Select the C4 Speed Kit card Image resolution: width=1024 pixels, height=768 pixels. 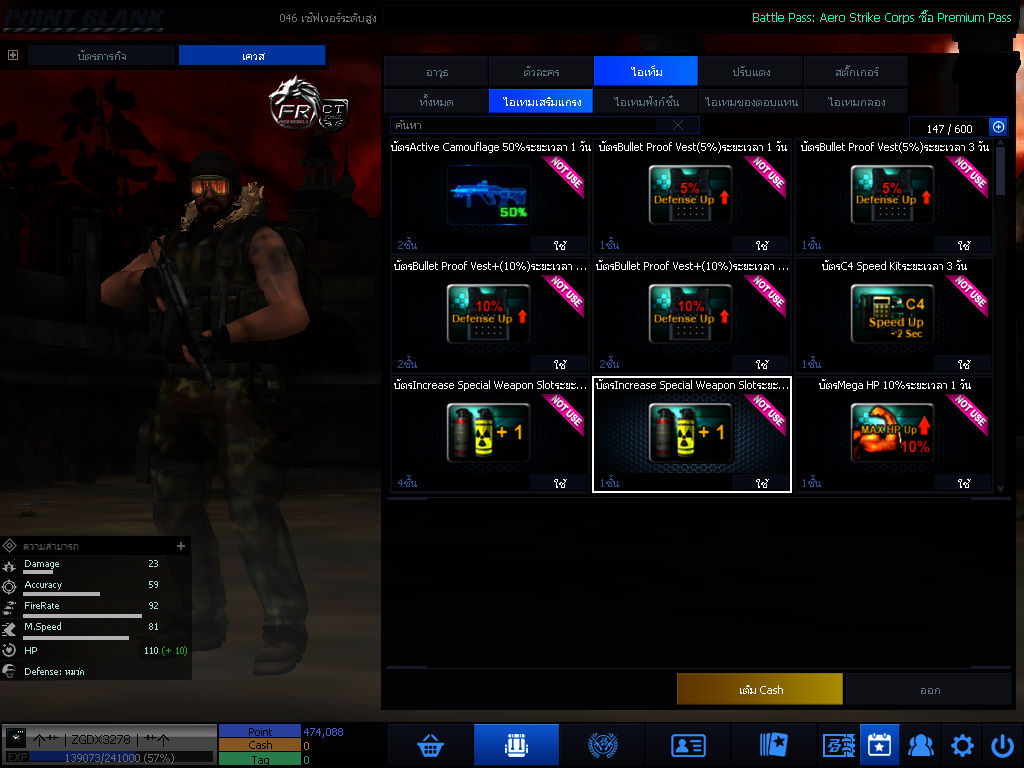893,315
